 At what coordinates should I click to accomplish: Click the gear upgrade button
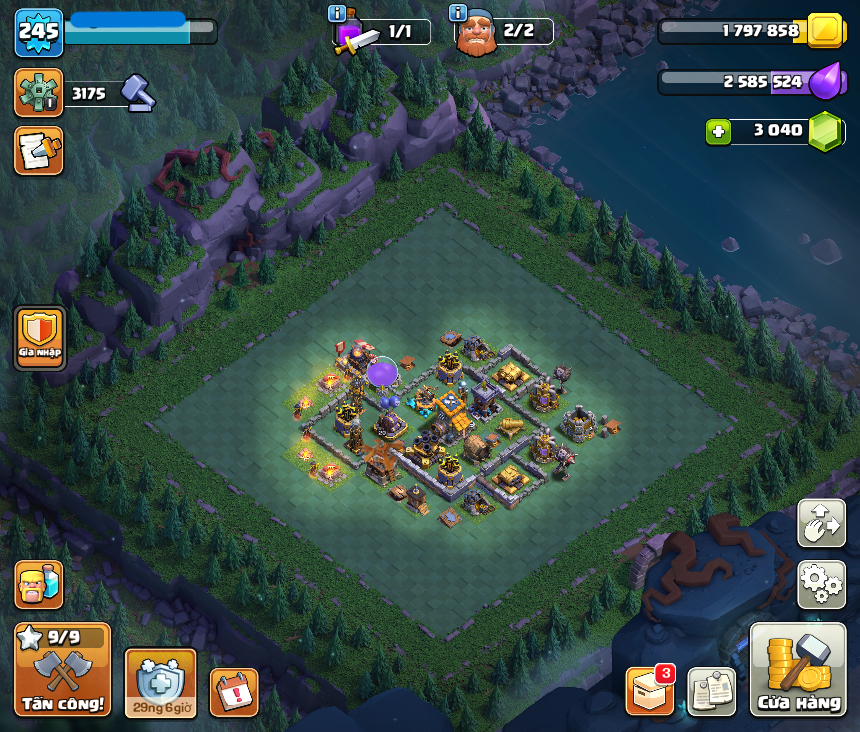click(x=39, y=93)
